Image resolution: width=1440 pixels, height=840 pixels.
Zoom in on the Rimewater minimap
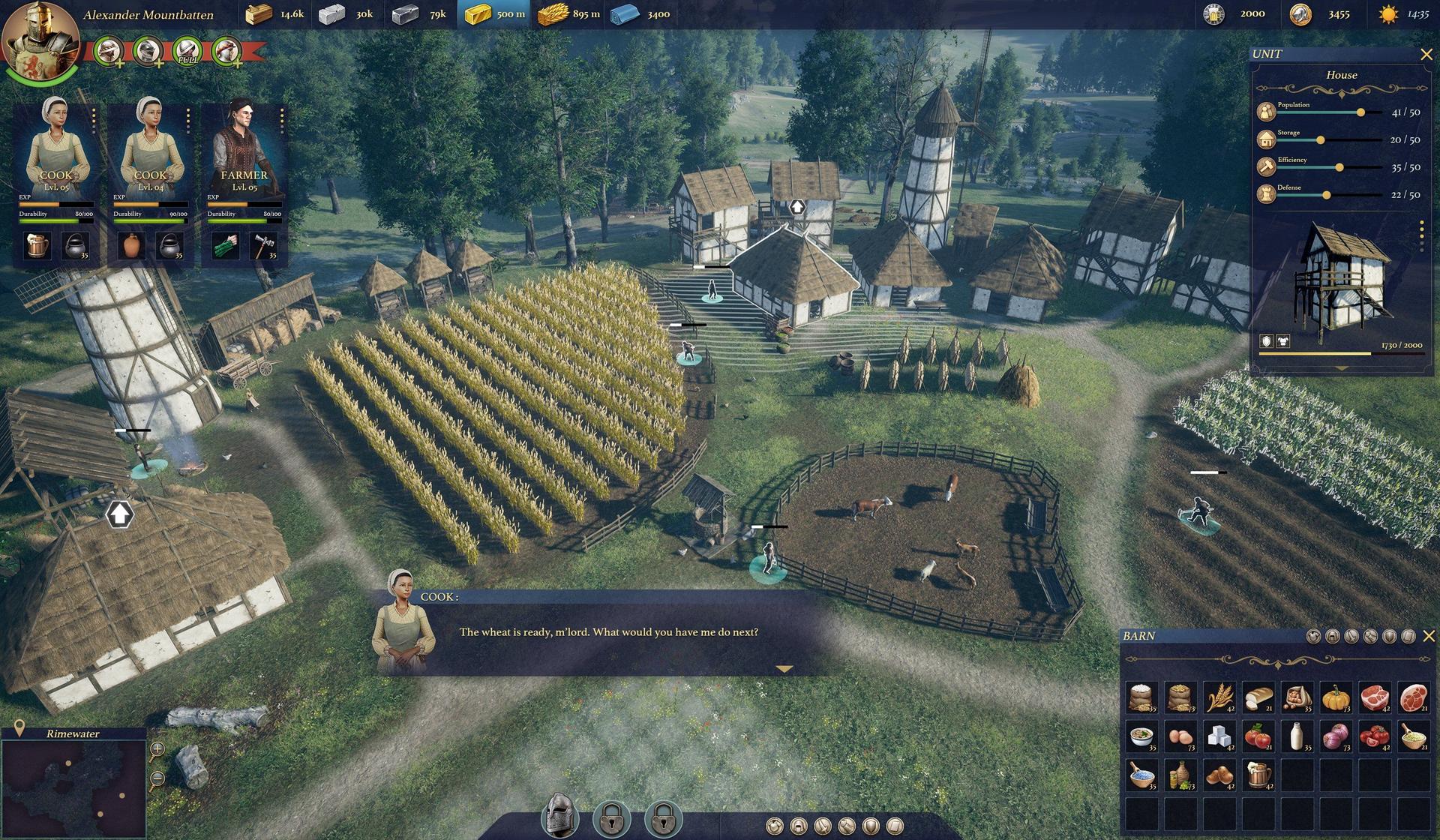(157, 748)
